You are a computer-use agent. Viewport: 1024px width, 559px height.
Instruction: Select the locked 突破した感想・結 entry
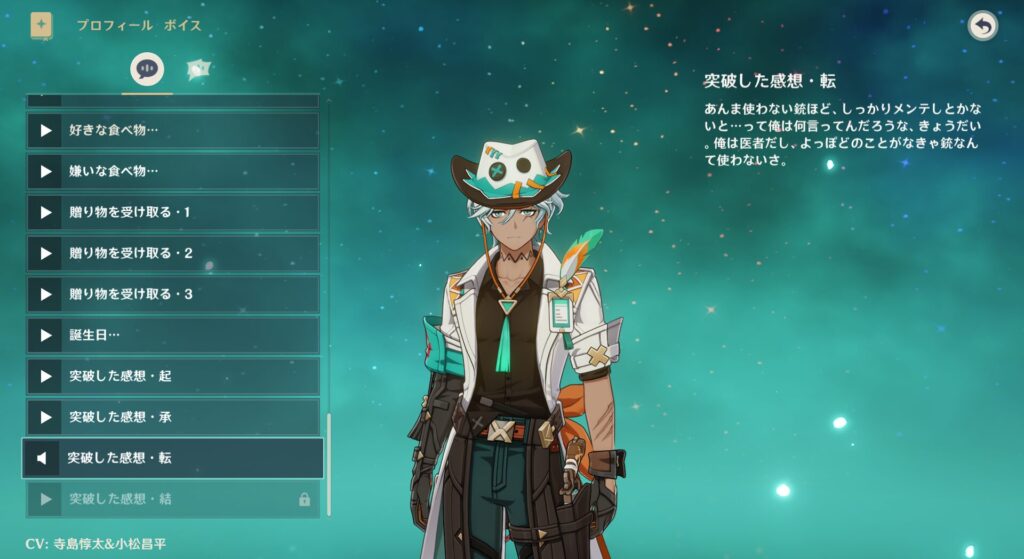coord(172,499)
